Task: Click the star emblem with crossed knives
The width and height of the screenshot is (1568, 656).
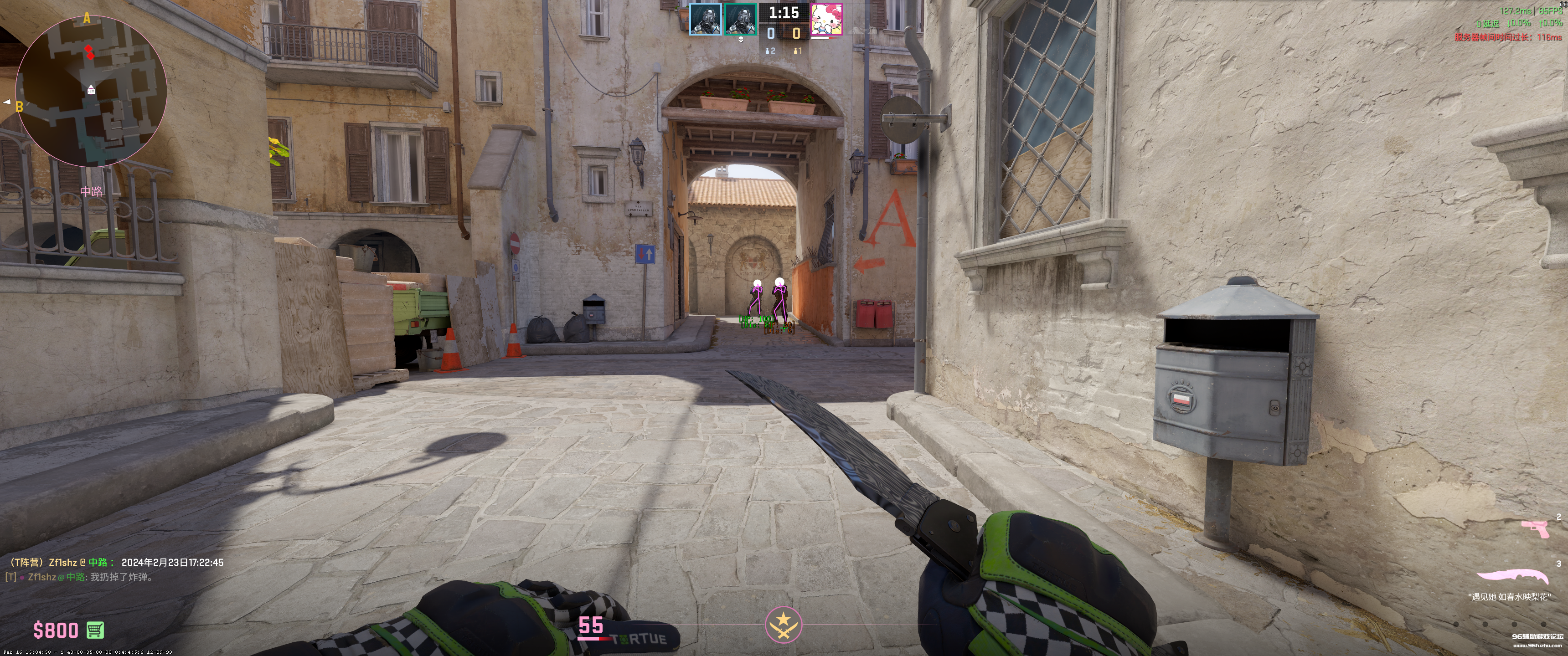Action: (x=783, y=625)
